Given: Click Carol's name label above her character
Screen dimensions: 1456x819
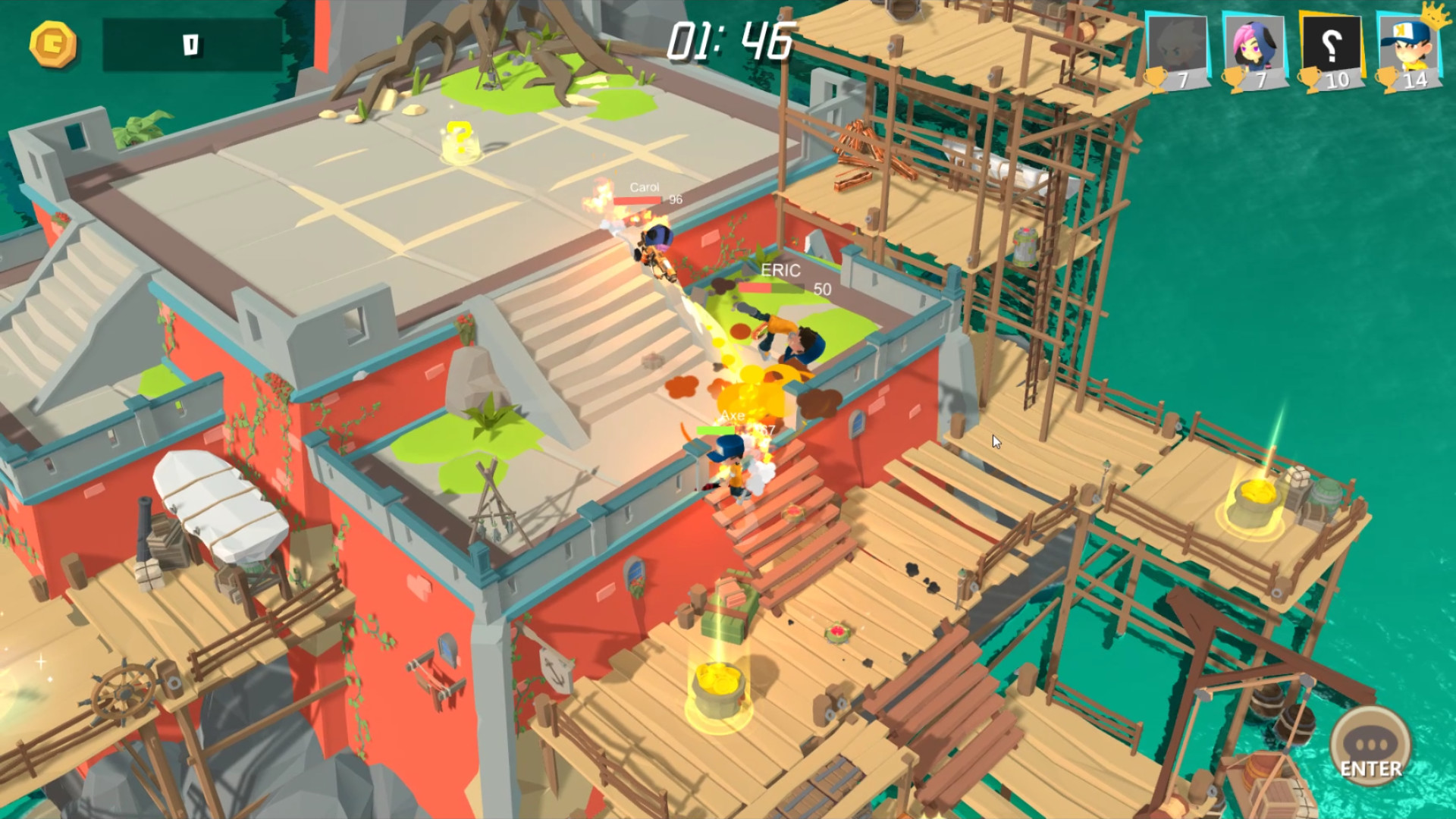Looking at the screenshot, I should pyautogui.click(x=643, y=187).
